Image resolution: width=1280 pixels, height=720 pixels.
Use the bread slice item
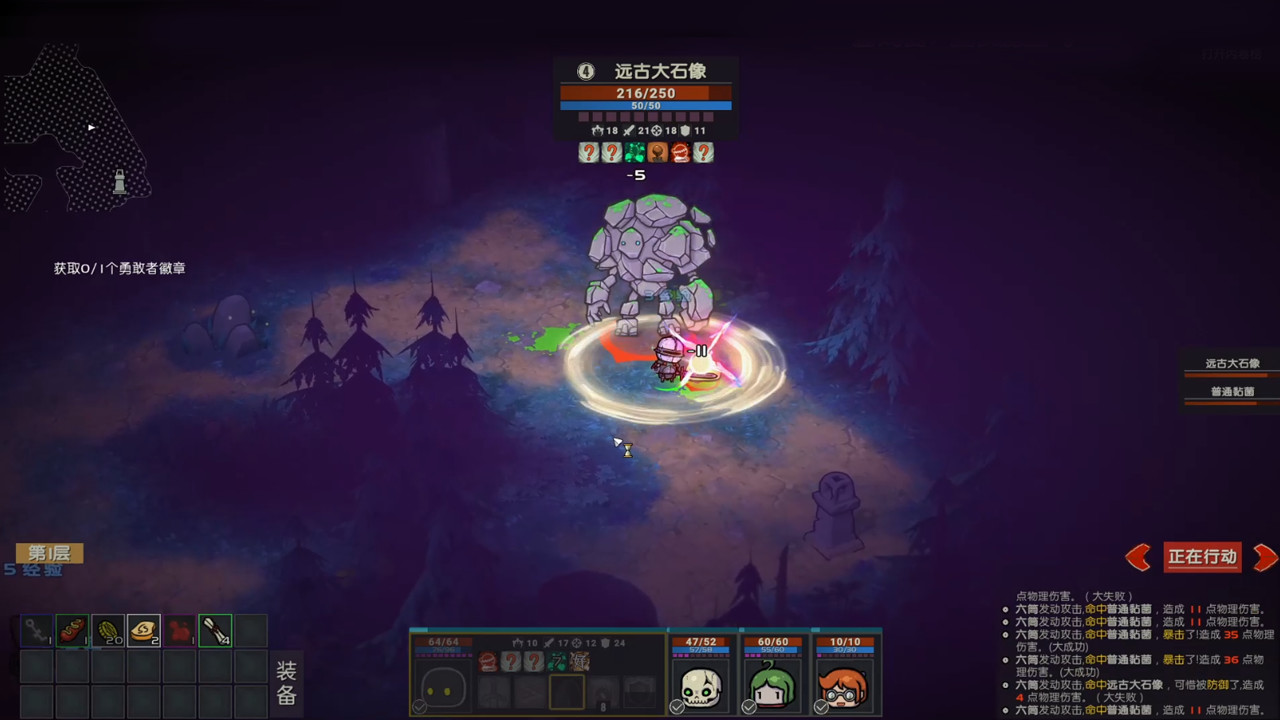coord(144,631)
